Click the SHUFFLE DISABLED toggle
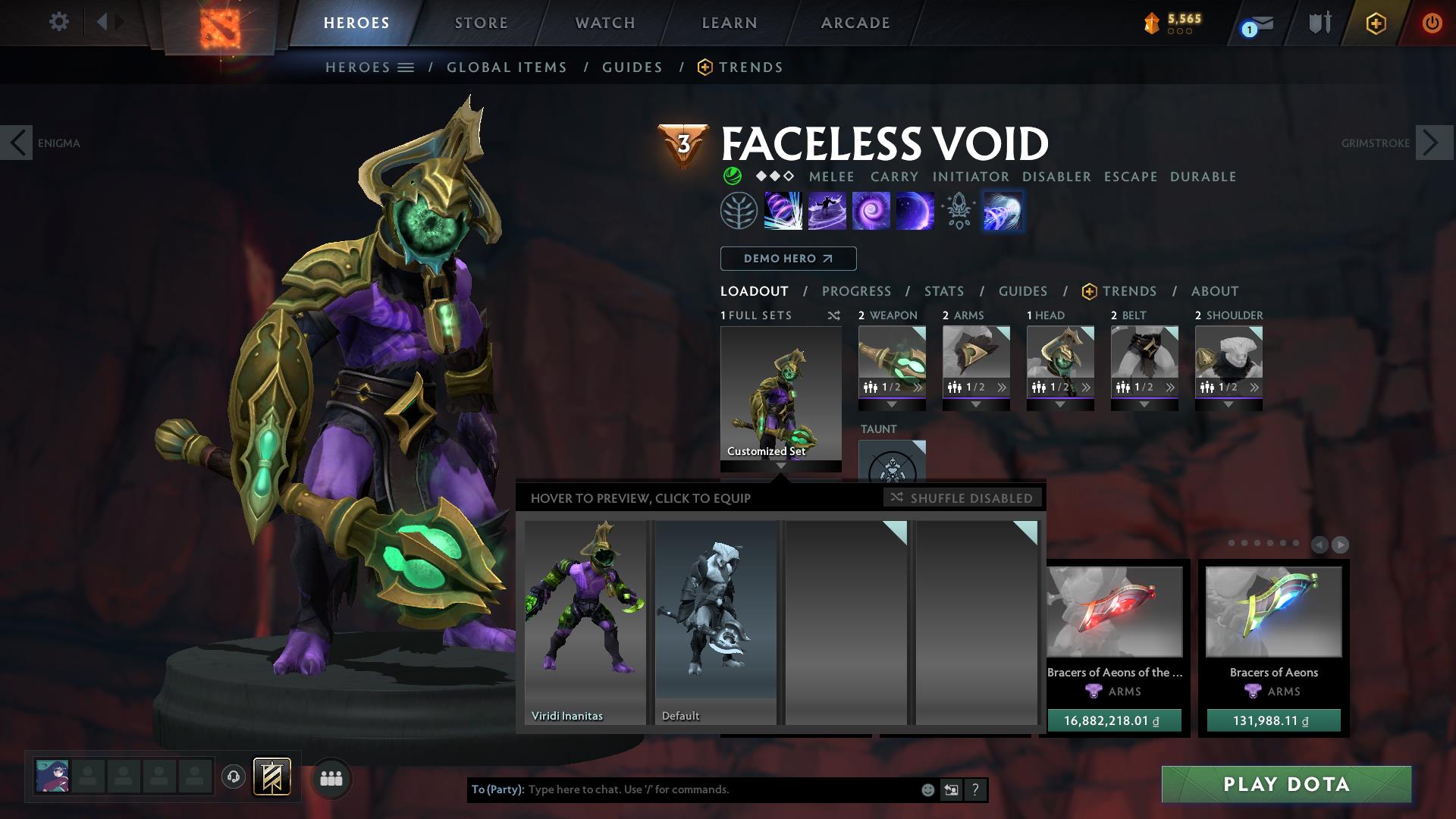Viewport: 1456px width, 819px height. 963,498
